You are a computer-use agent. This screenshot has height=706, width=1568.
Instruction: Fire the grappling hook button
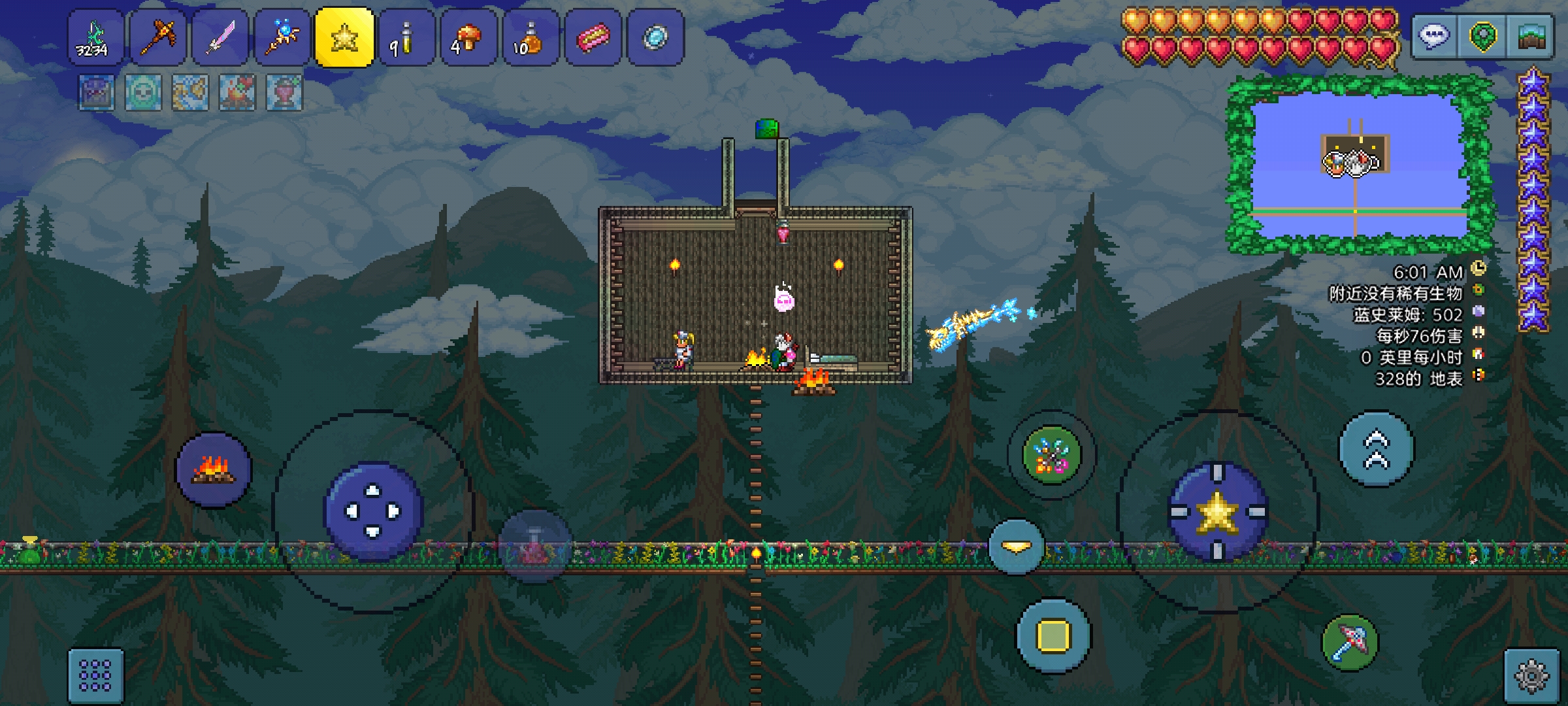tap(1052, 454)
